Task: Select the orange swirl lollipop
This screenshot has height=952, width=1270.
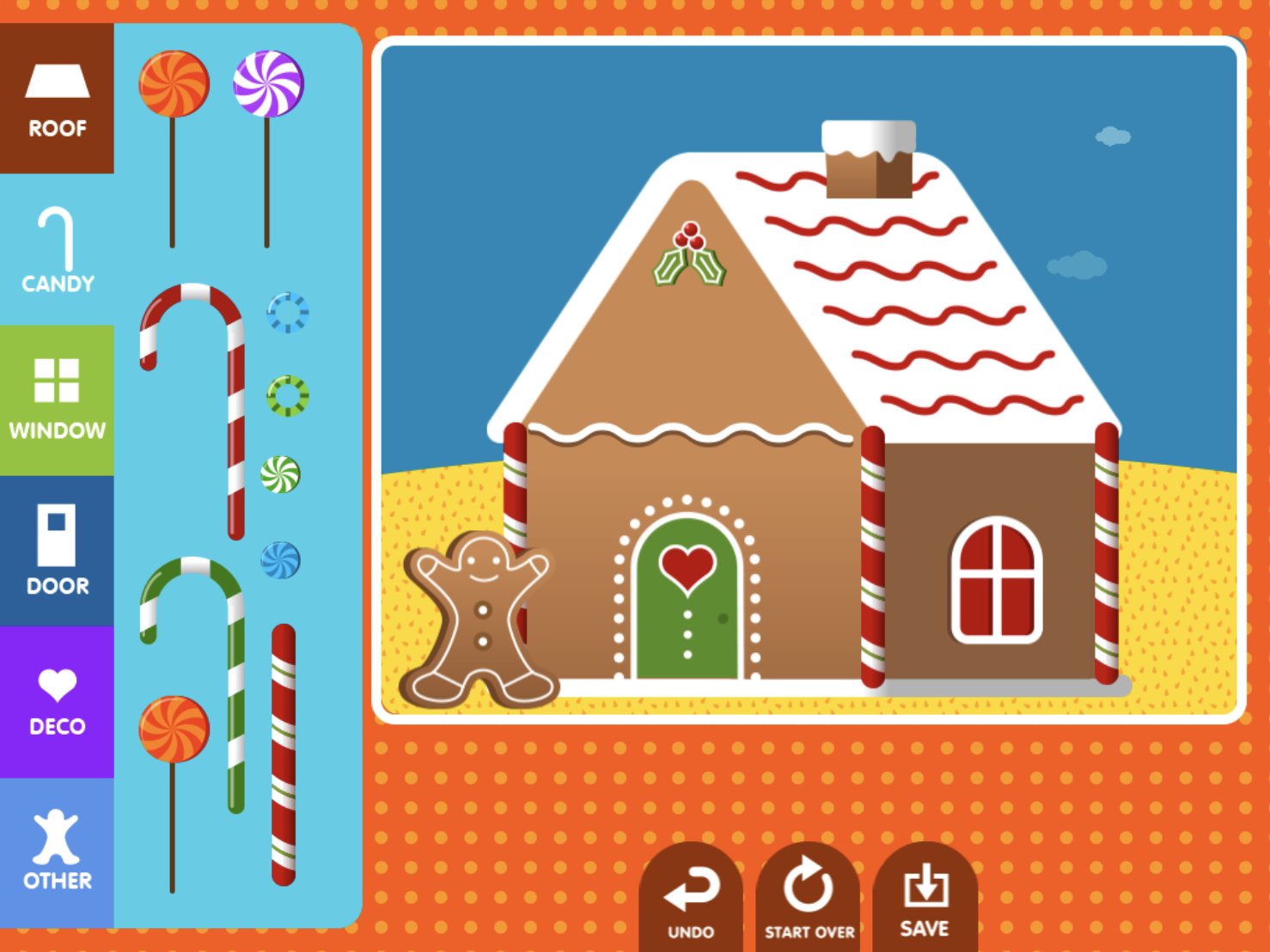Action: [175, 82]
